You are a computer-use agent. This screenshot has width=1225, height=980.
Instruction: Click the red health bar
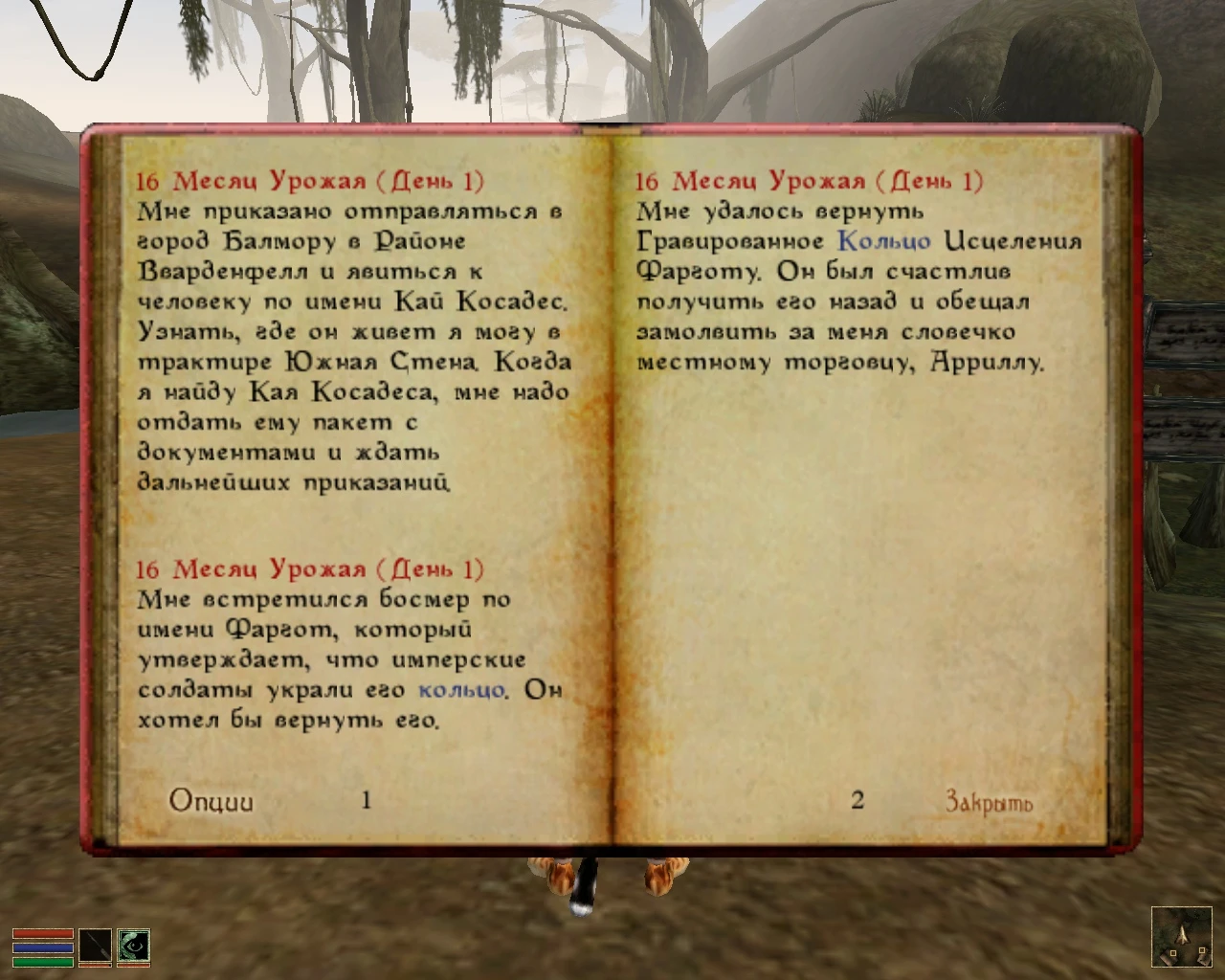coord(43,933)
